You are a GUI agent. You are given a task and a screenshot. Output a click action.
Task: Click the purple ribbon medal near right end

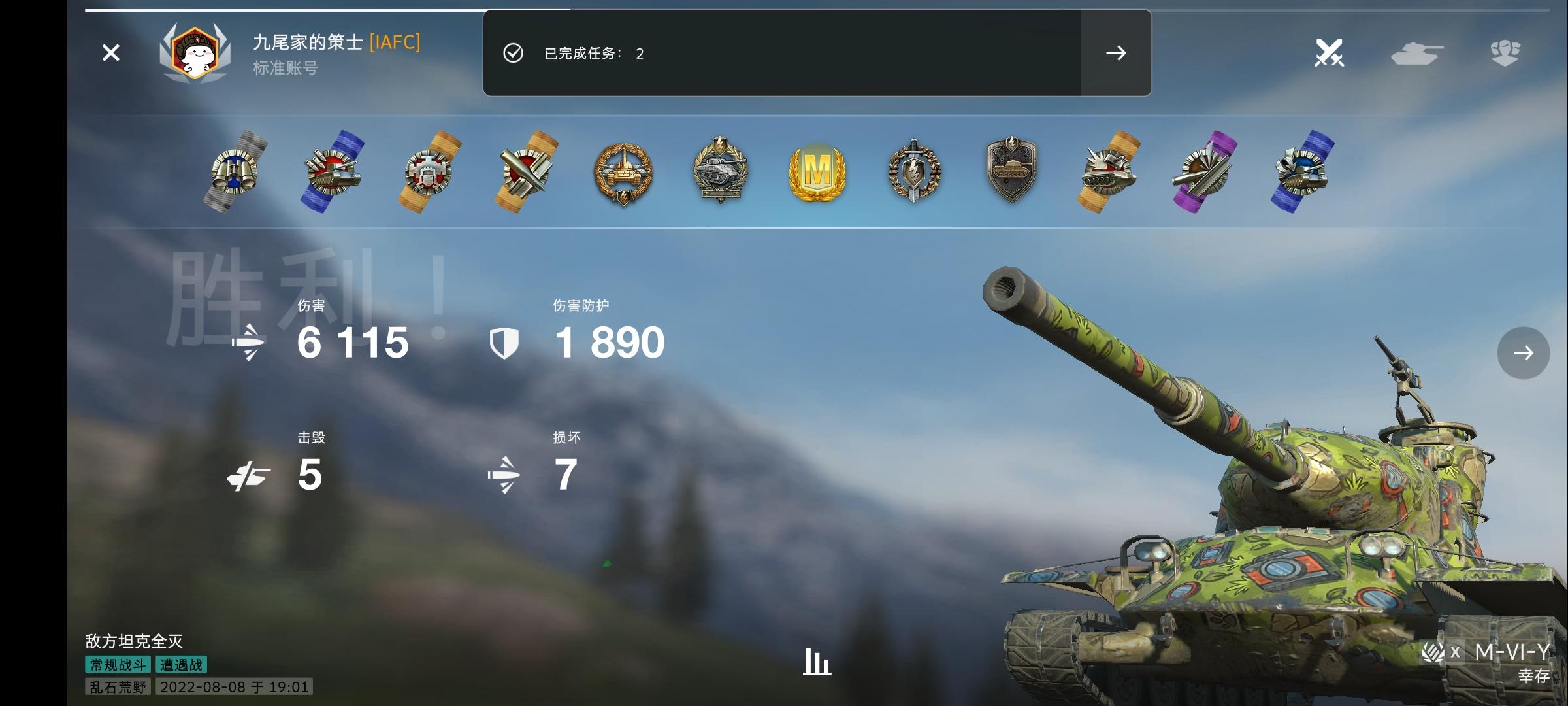[1207, 173]
